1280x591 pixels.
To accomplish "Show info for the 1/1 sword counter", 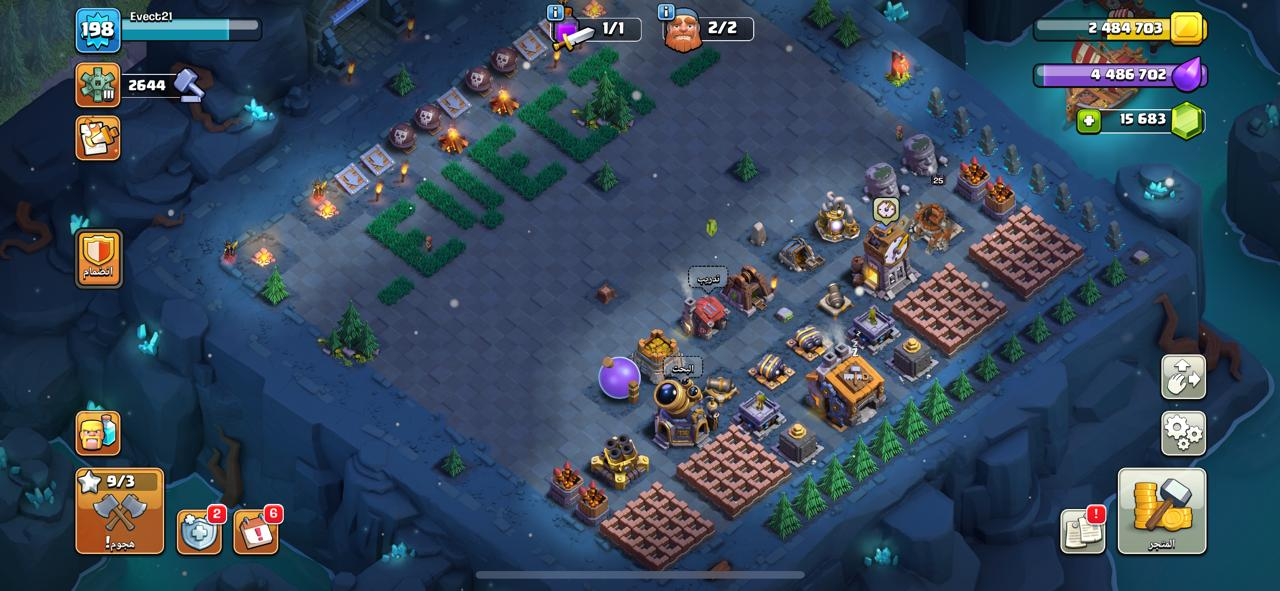I will [x=555, y=12].
